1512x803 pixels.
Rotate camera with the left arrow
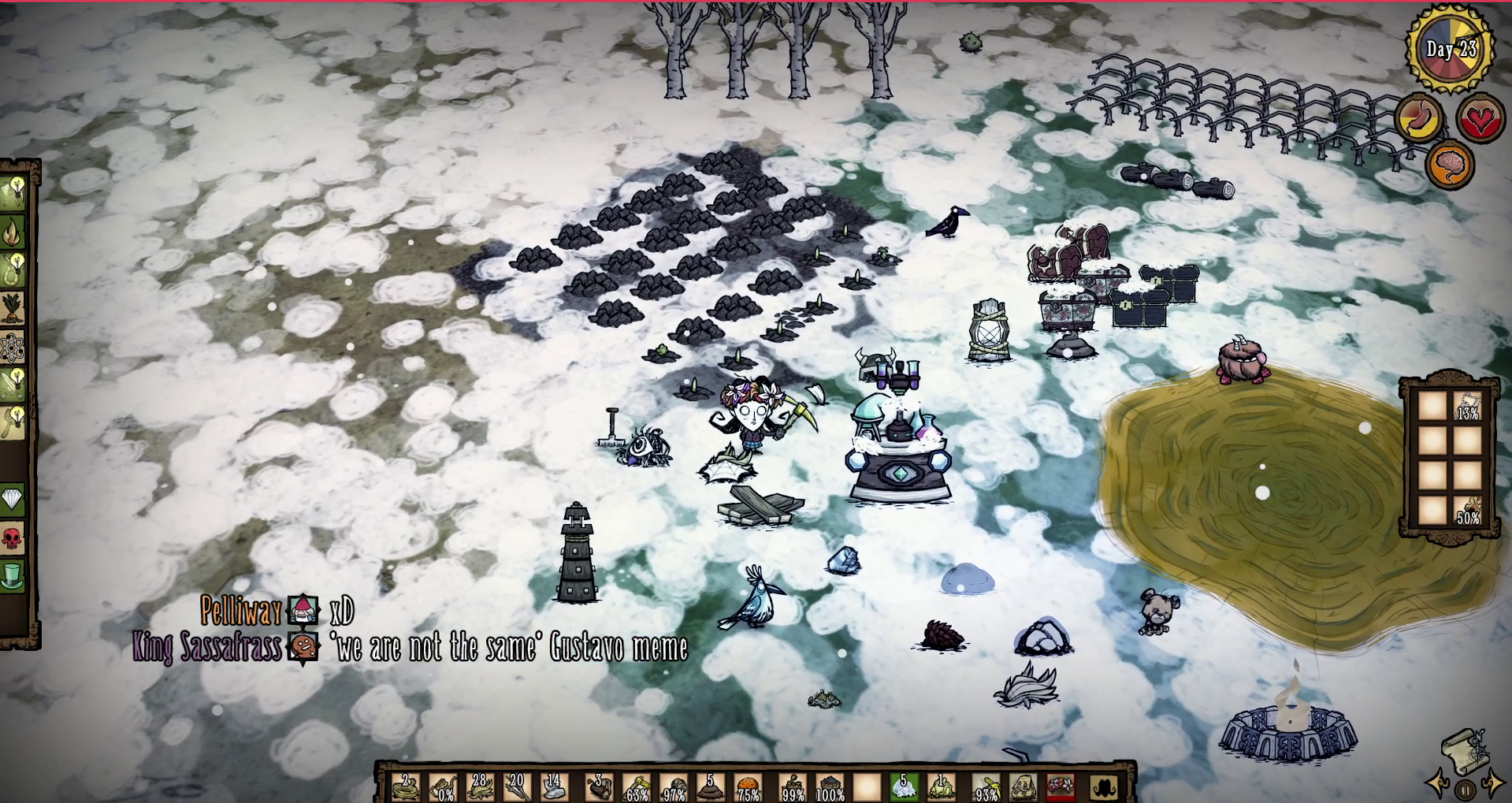pyautogui.click(x=1439, y=785)
